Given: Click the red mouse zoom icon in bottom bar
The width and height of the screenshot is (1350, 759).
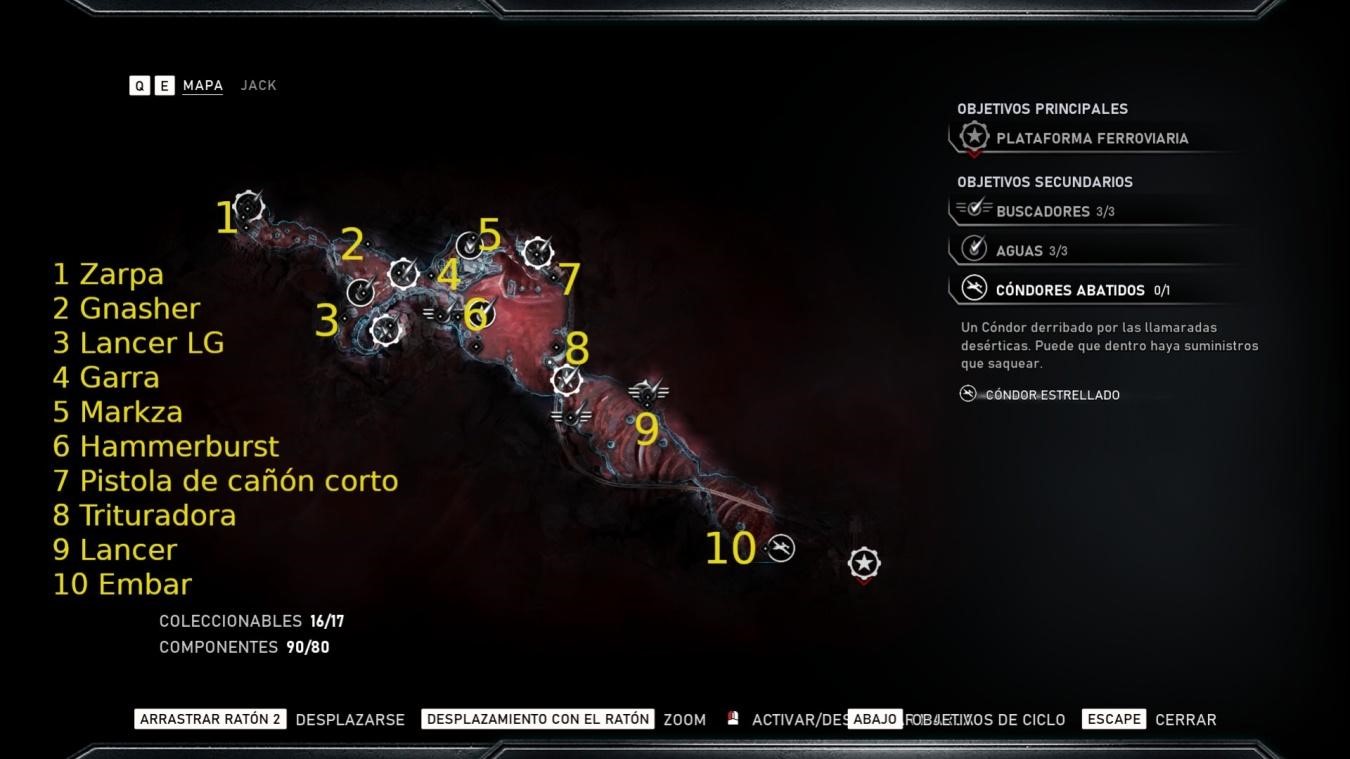Looking at the screenshot, I should point(733,718).
